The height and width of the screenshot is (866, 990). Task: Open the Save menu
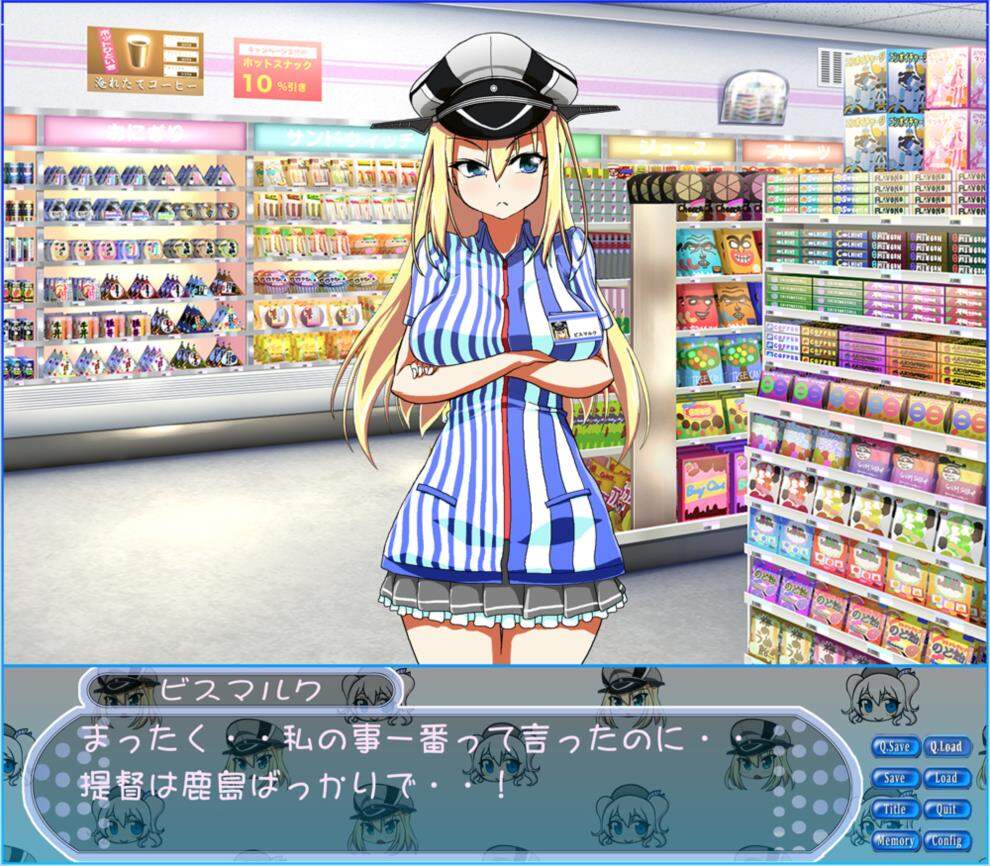tap(895, 778)
